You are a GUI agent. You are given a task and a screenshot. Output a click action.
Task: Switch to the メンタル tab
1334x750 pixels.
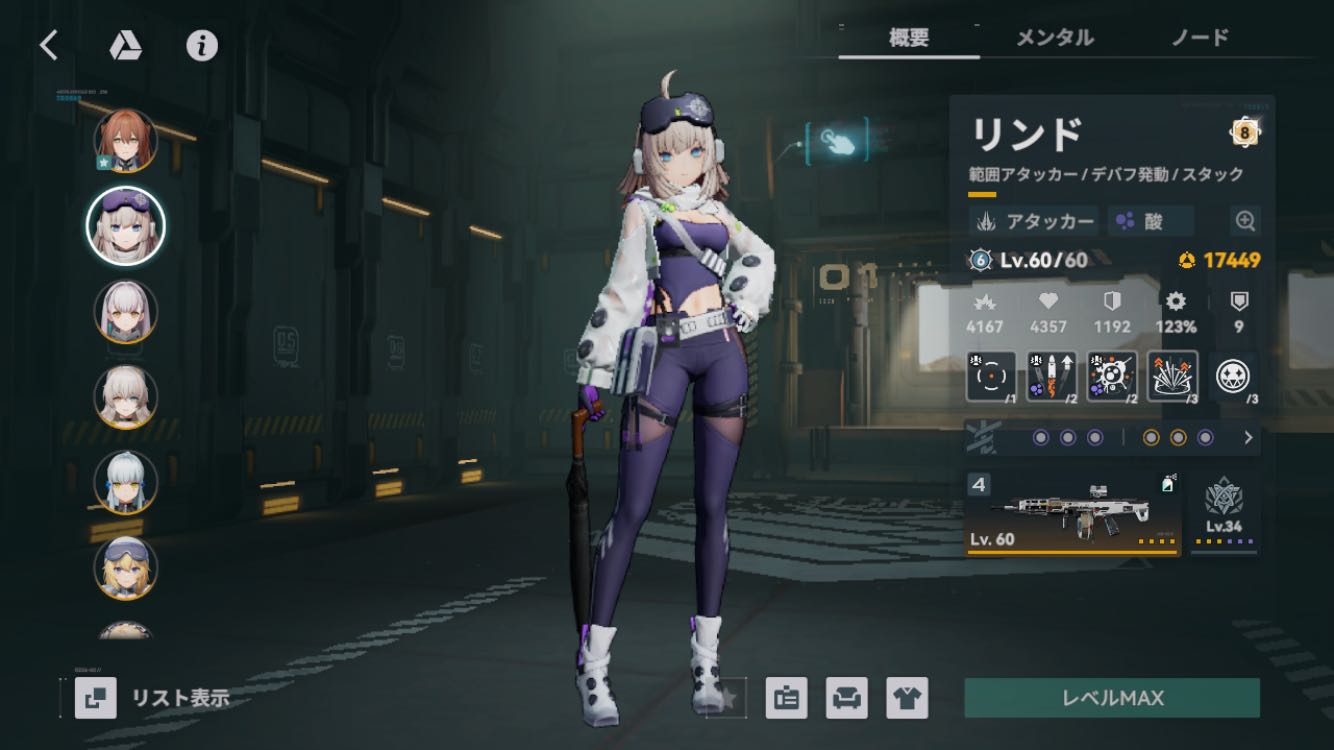pyautogui.click(x=1054, y=38)
